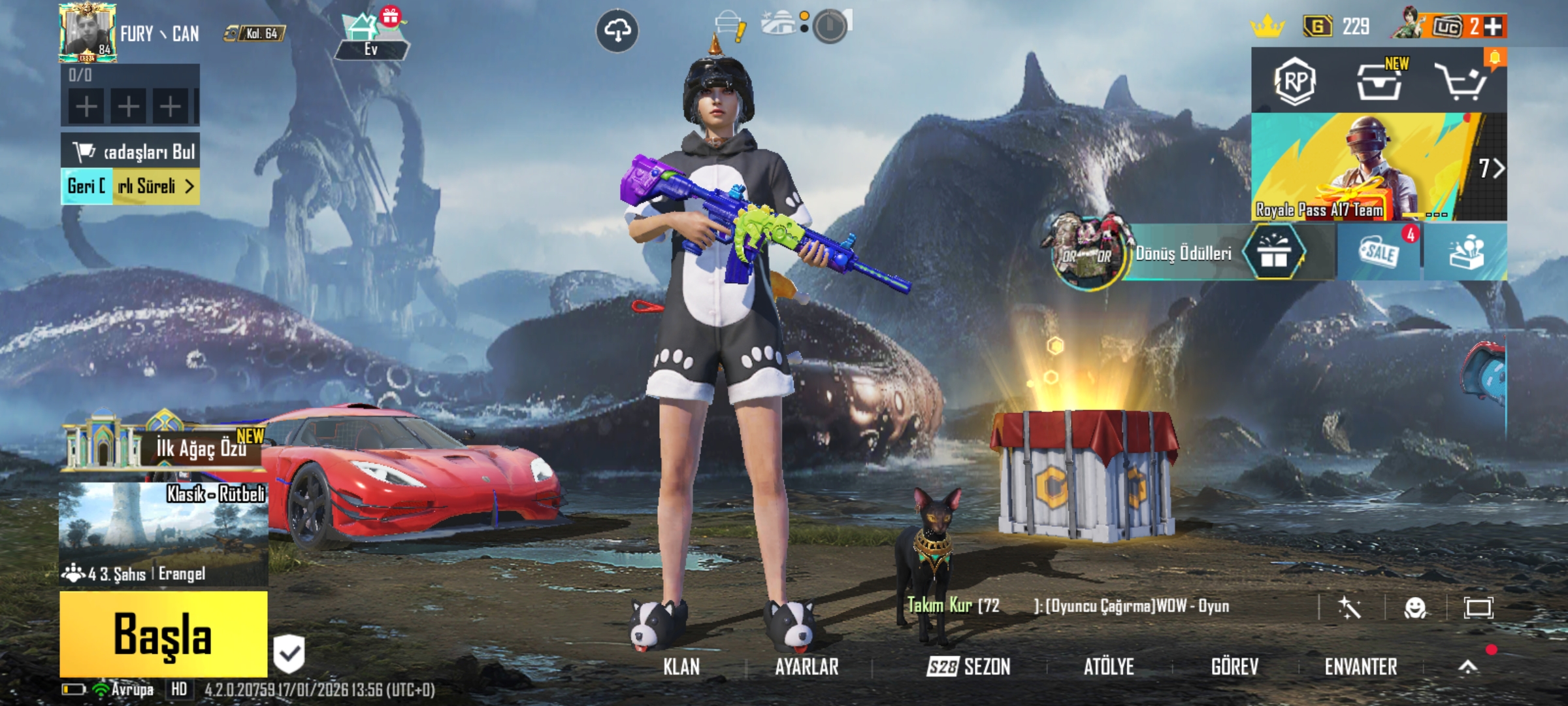
Task: Open the Royale Pass RP icon
Action: 1295,82
